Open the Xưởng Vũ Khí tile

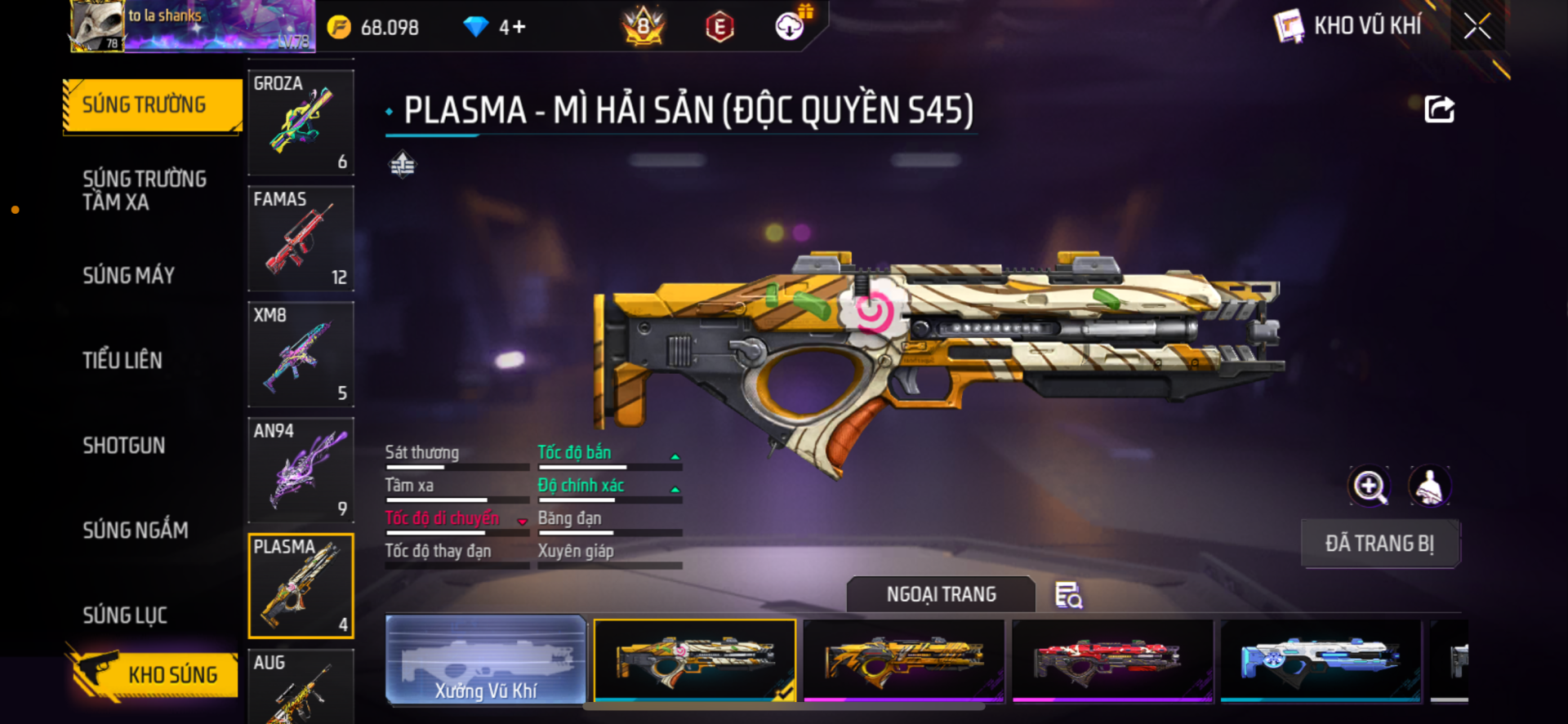tap(486, 660)
